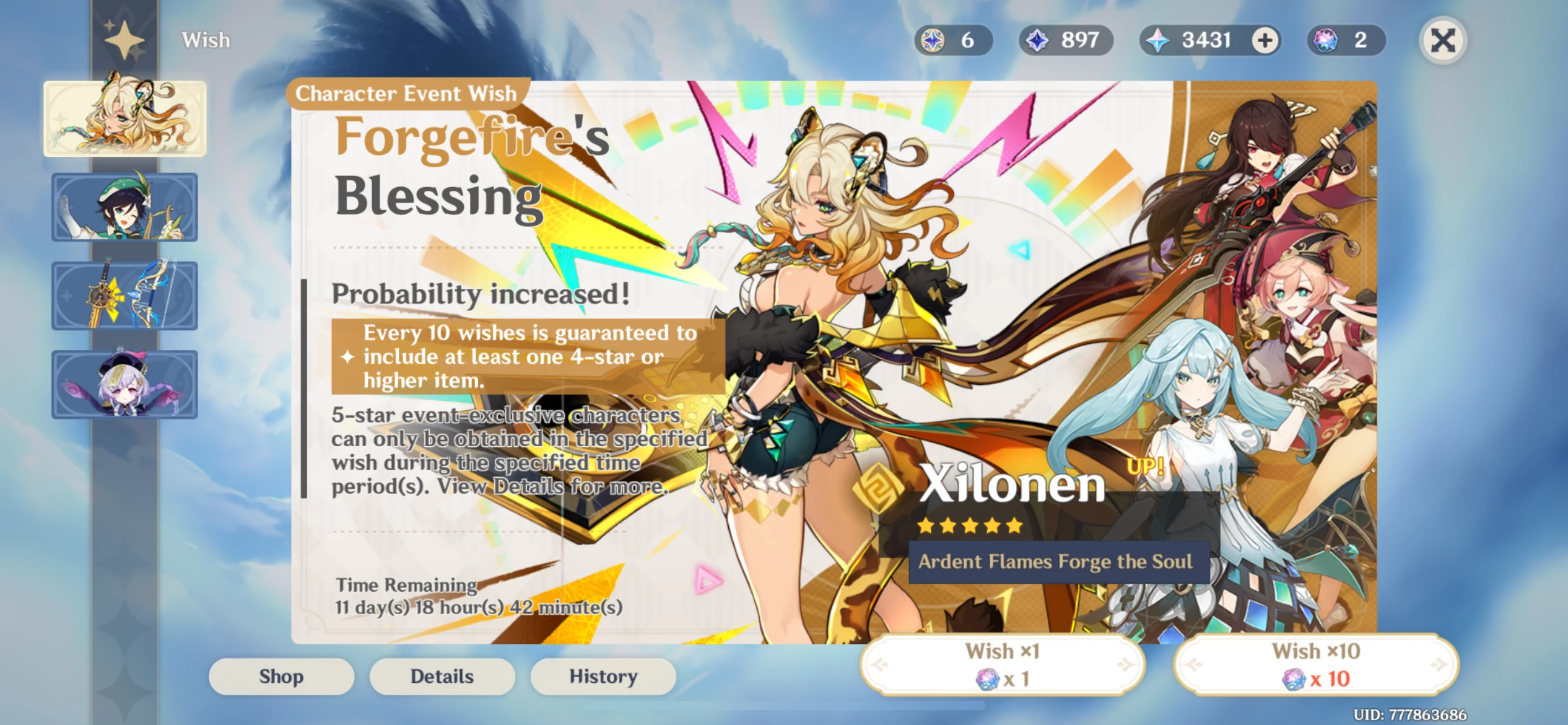Open the Venti character banner

pyautogui.click(x=124, y=206)
